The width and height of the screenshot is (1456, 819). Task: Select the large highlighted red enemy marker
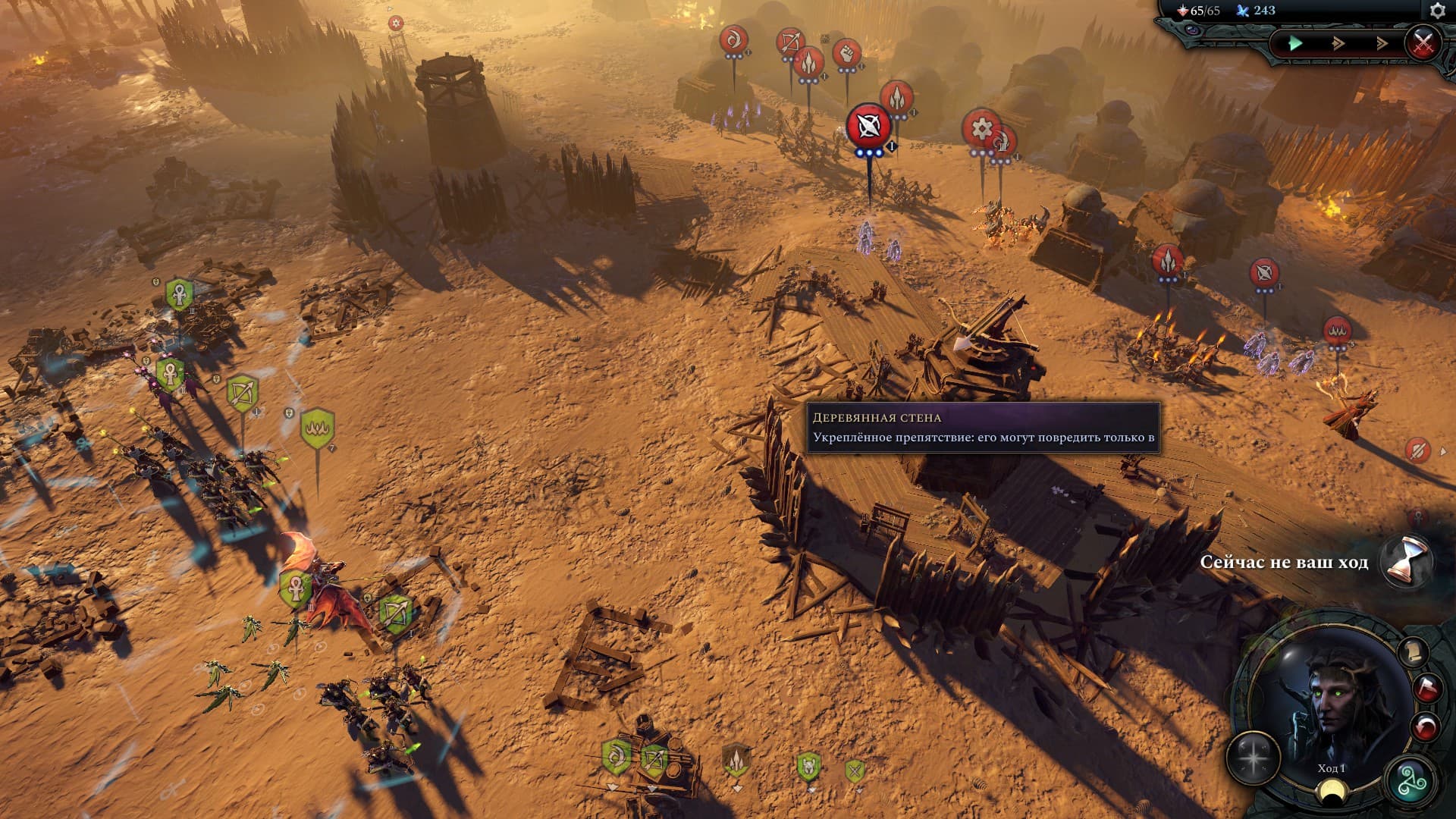868,126
